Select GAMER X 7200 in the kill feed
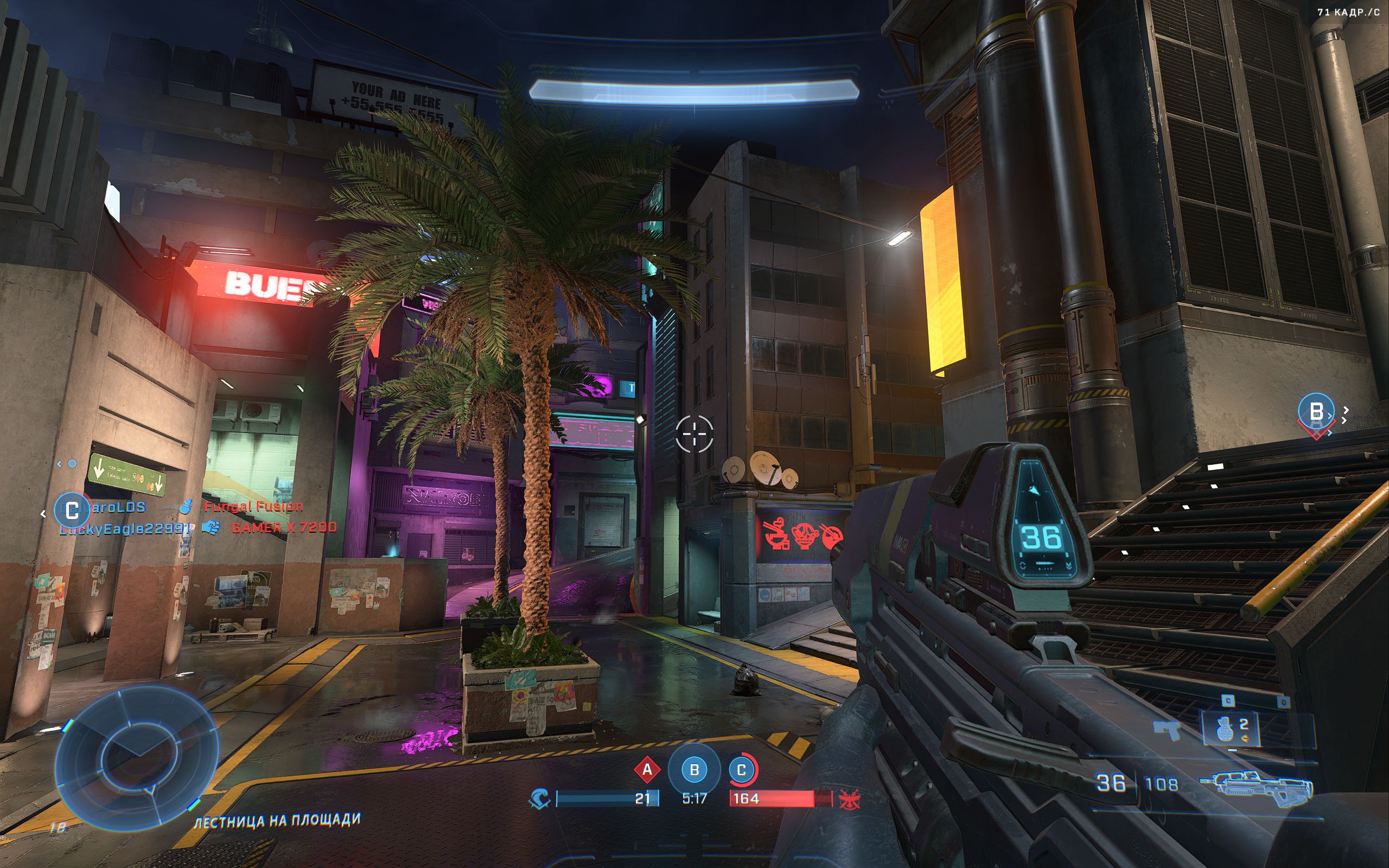The height and width of the screenshot is (868, 1389). point(284,527)
